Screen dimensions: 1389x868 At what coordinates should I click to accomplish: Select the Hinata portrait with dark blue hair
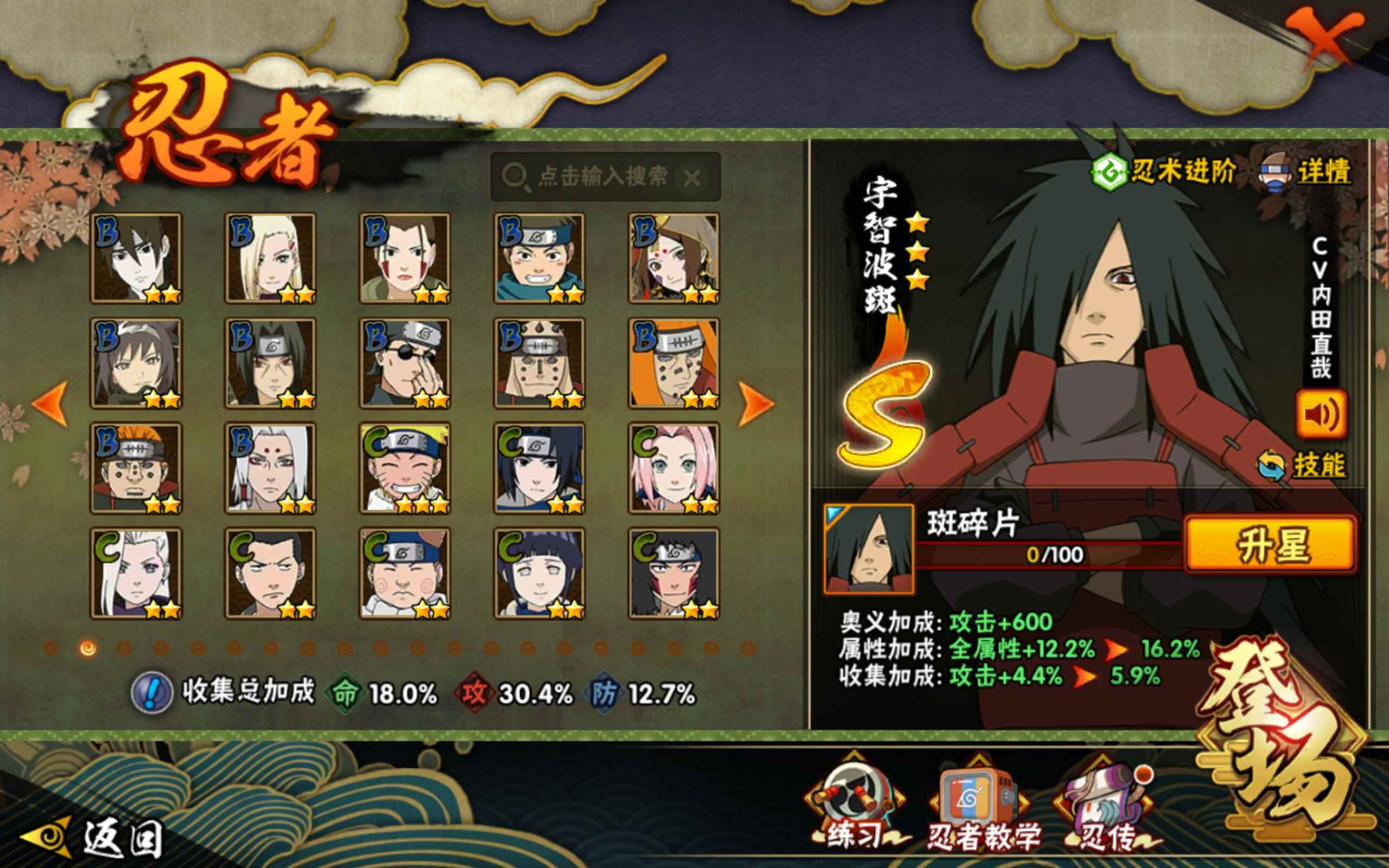click(x=539, y=573)
